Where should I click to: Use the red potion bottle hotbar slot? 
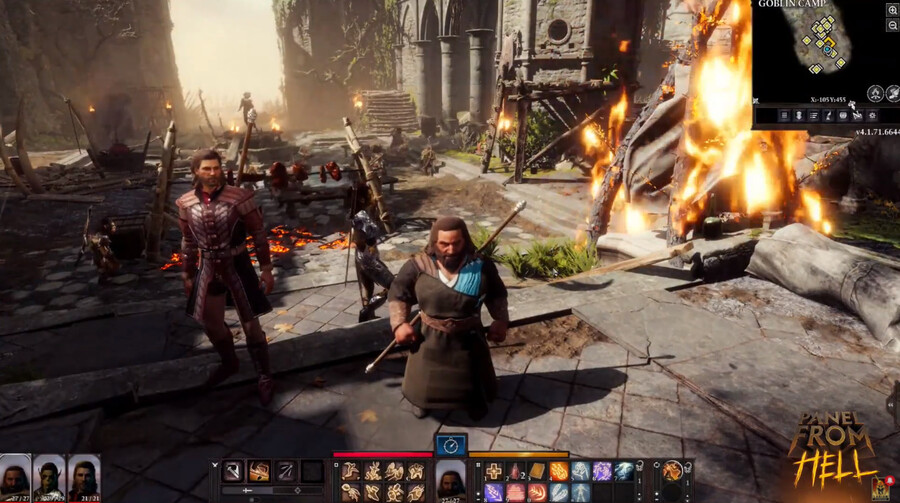(x=514, y=471)
